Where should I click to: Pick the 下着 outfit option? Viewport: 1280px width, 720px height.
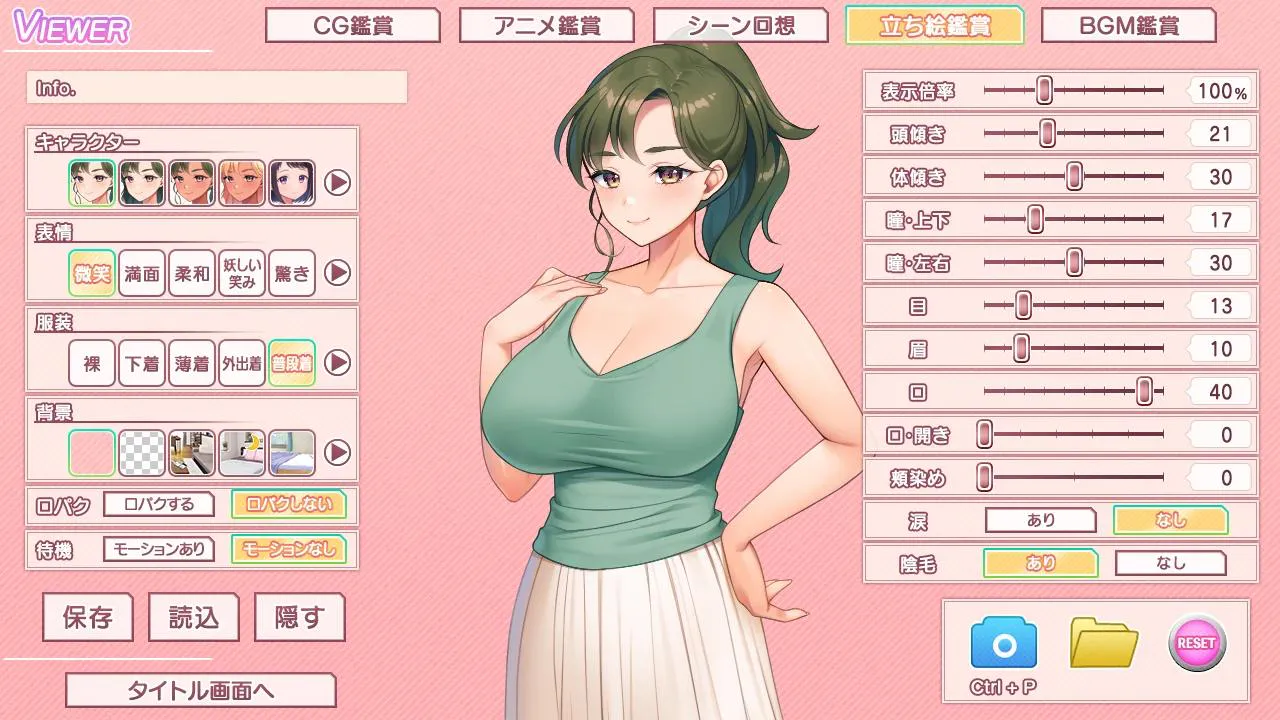pos(142,363)
